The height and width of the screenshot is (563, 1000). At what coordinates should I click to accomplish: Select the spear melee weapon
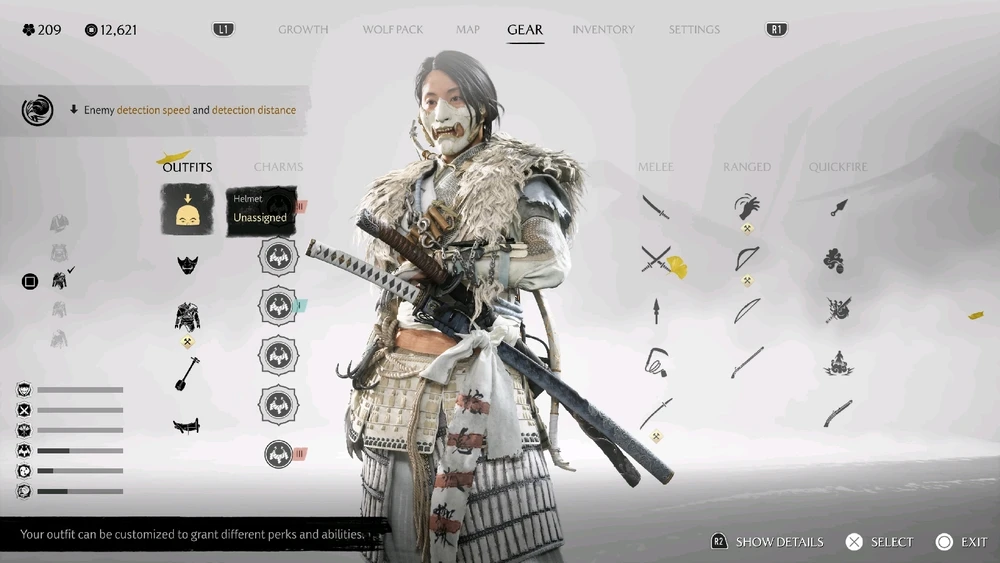coord(656,310)
